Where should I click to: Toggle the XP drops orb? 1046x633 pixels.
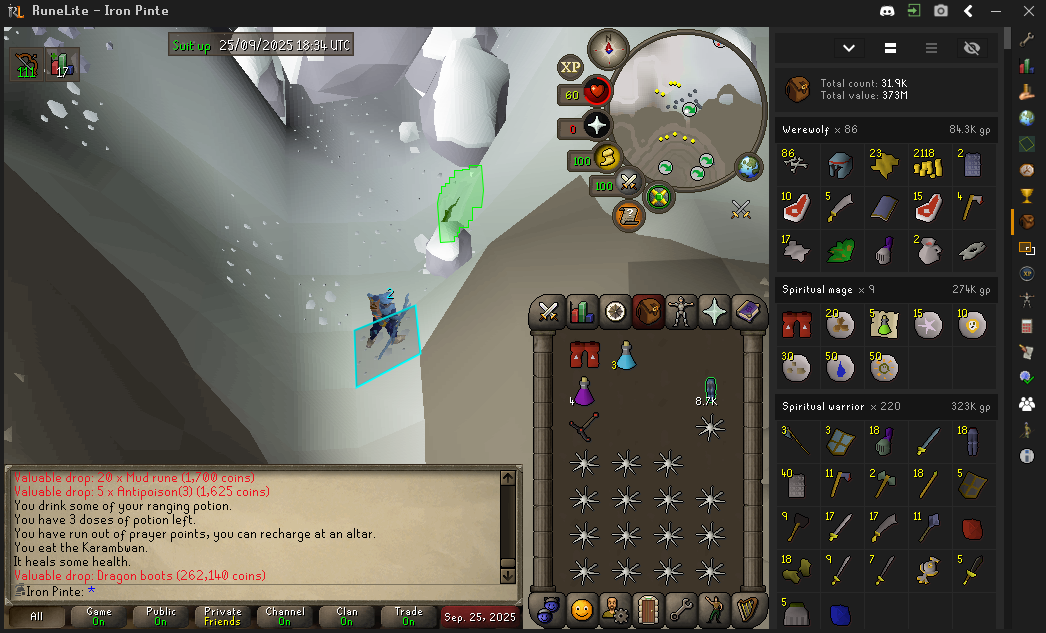(570, 67)
